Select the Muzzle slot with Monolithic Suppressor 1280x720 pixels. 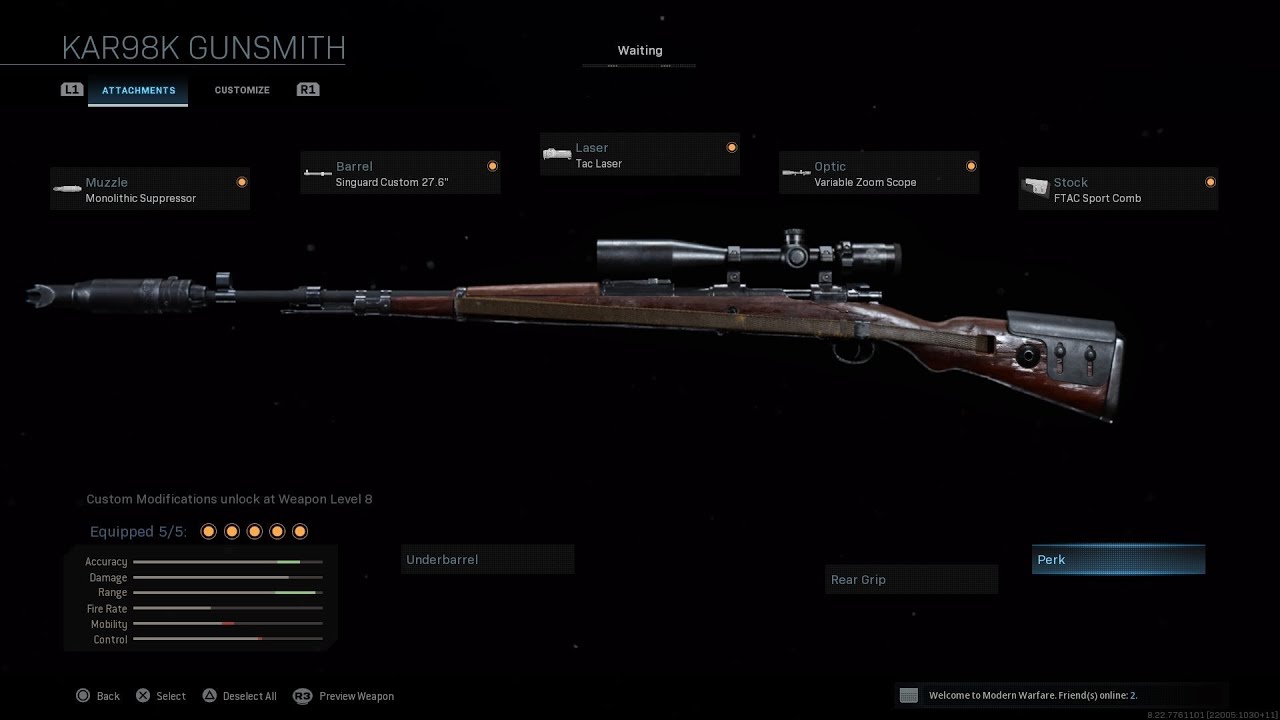coord(150,189)
